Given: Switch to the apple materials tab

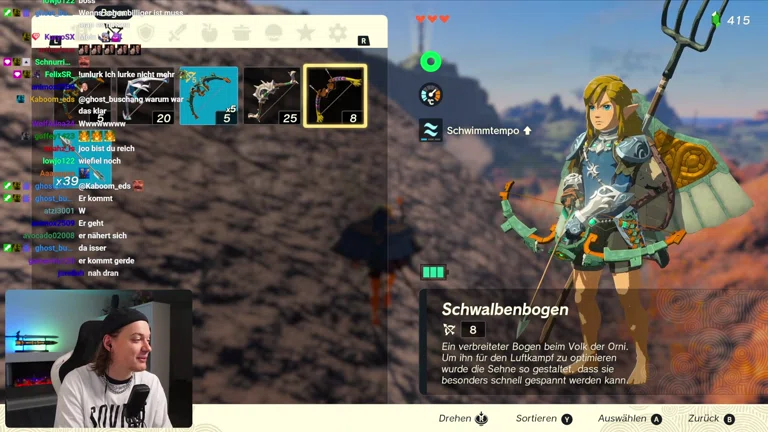Looking at the screenshot, I should point(210,33).
